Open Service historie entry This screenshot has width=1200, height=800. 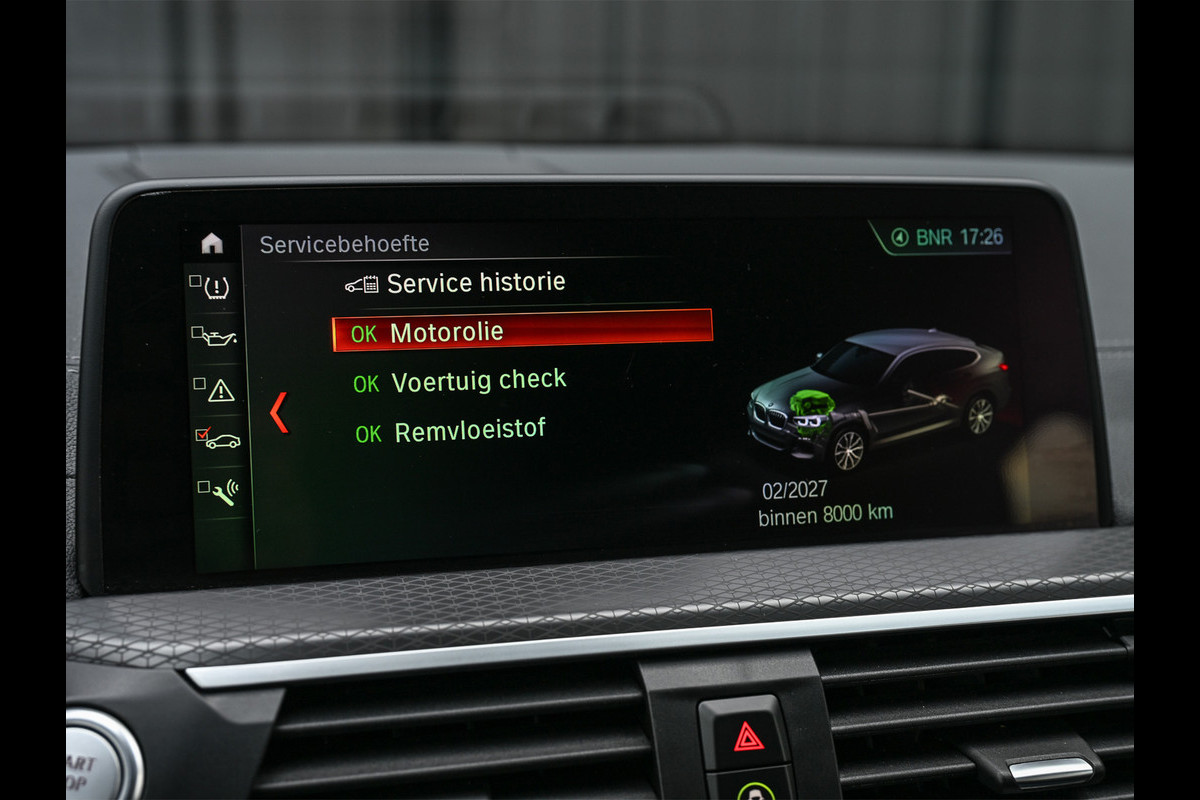click(x=474, y=283)
